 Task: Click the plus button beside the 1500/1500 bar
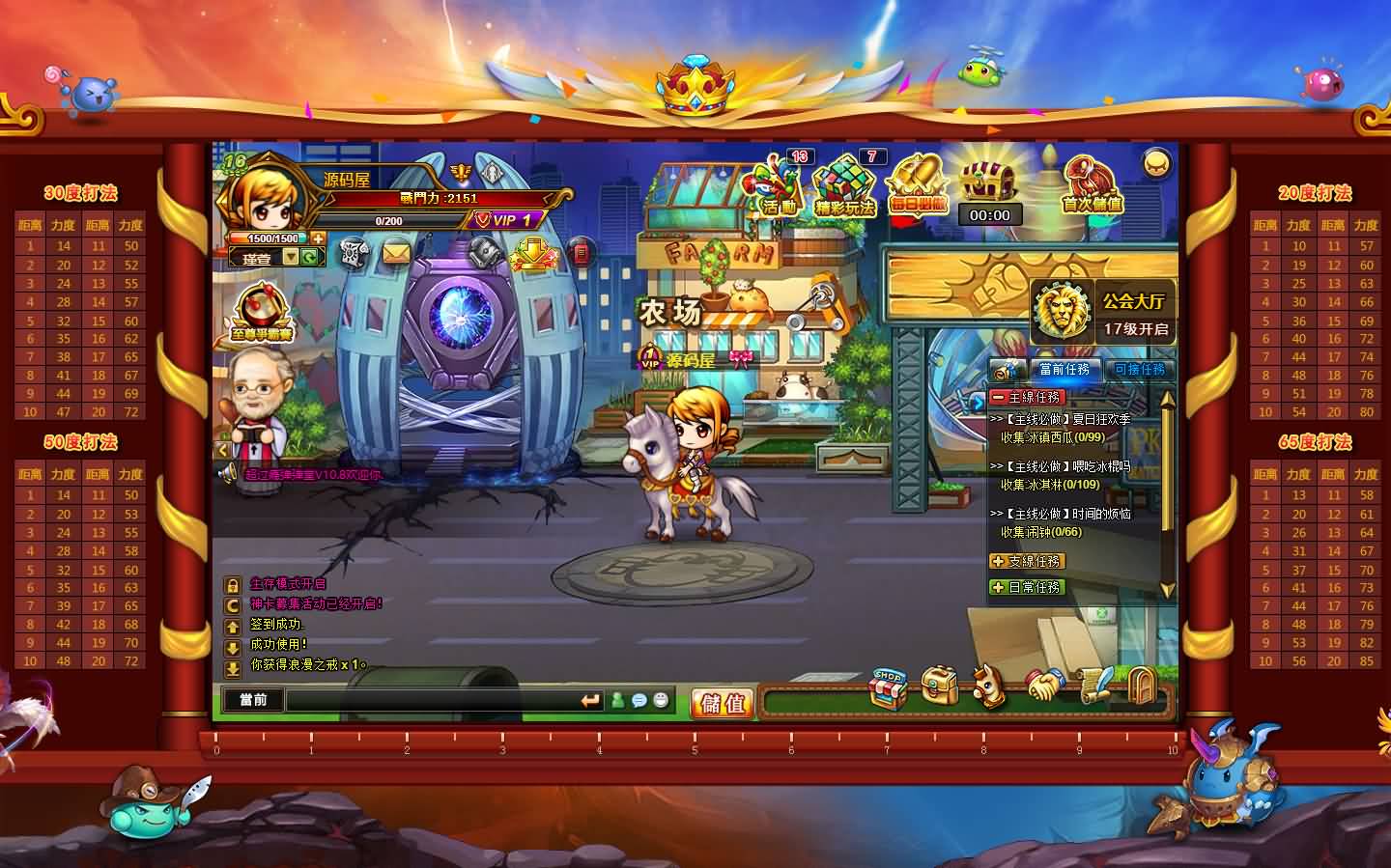pos(318,238)
